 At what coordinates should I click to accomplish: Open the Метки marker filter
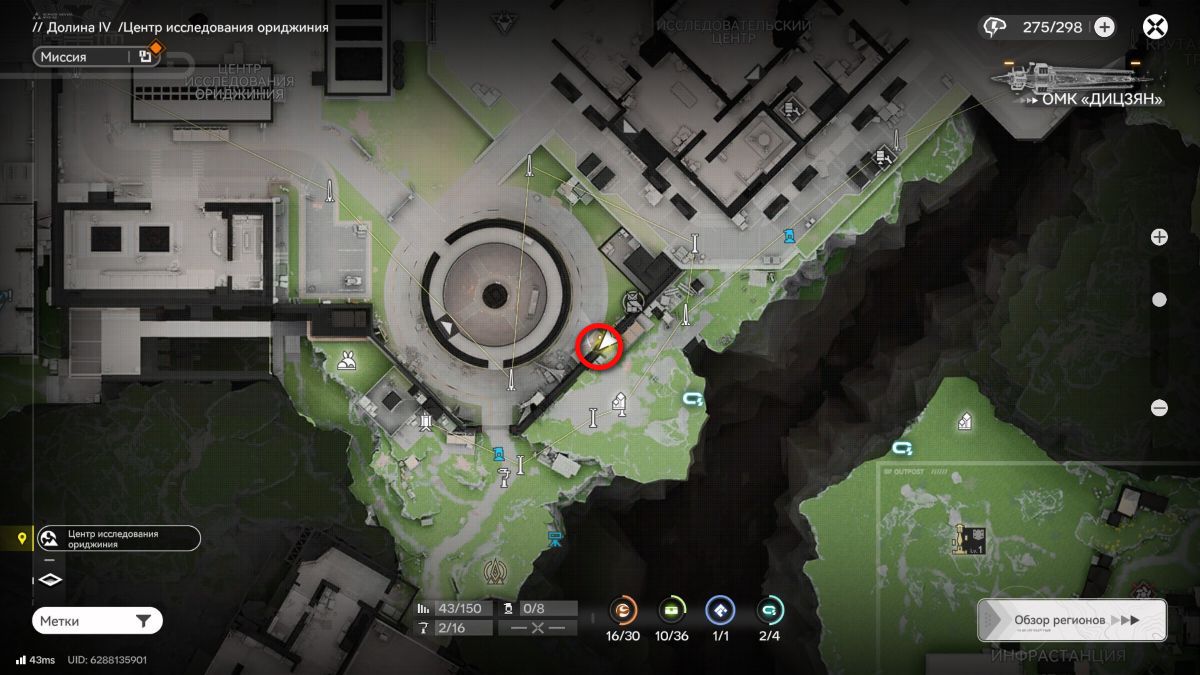click(x=96, y=621)
